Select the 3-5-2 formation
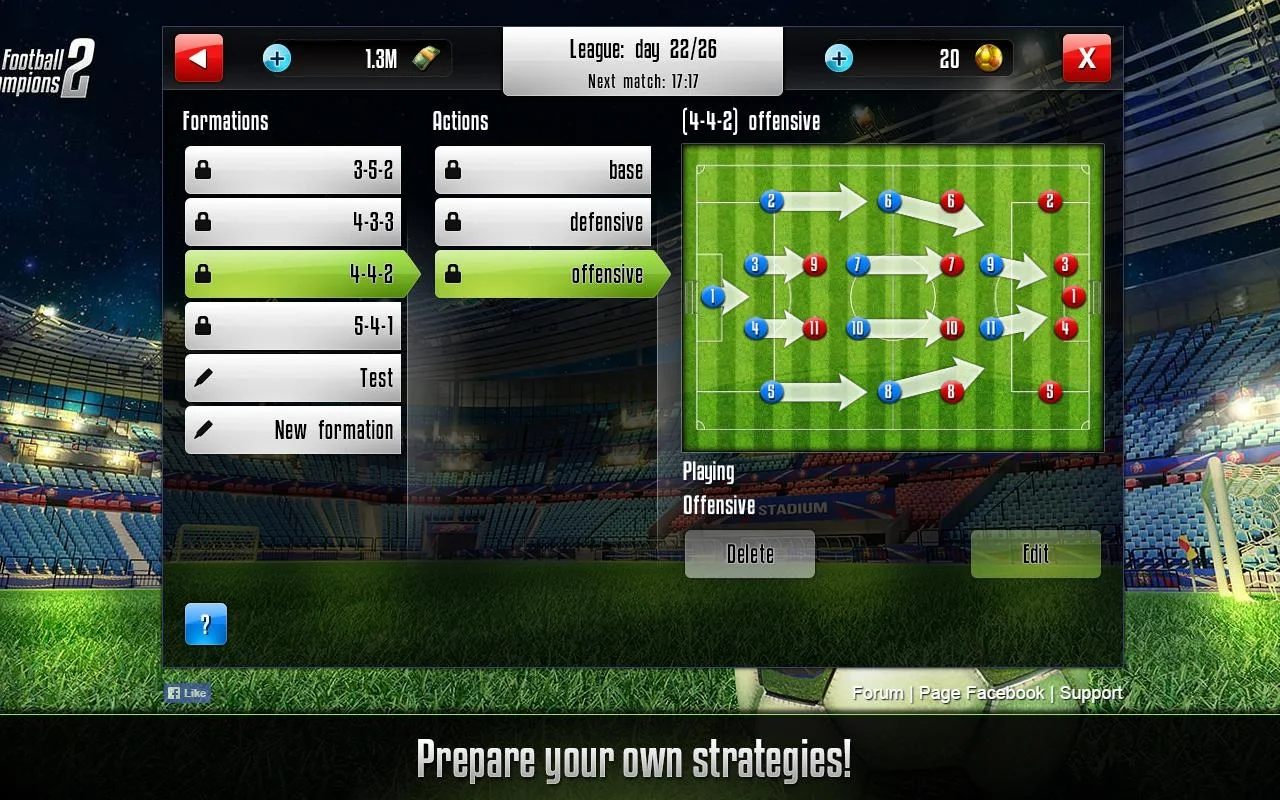Screen dimensions: 1280x800 tap(293, 170)
